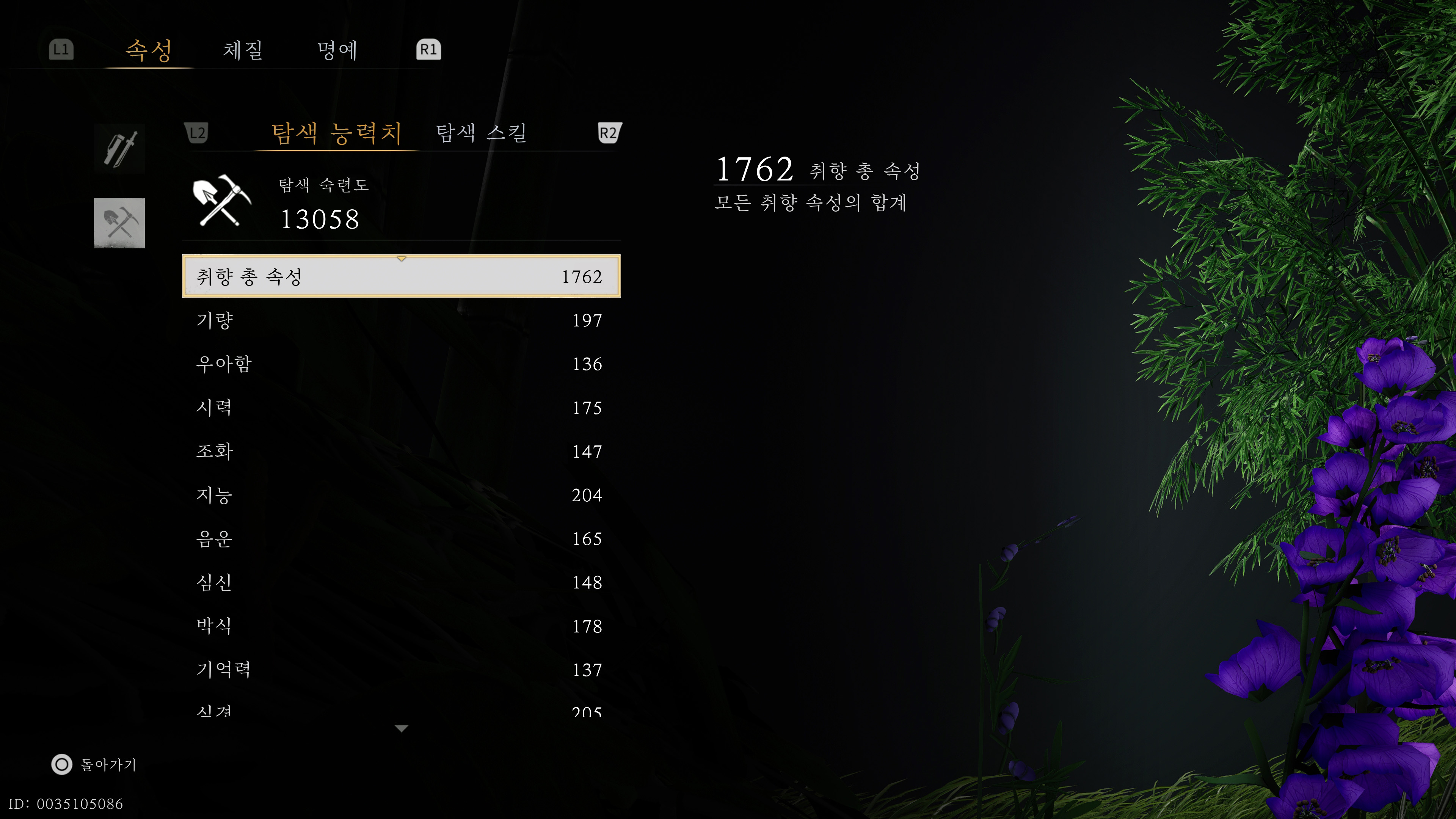
Task: Open the 명예 section
Action: point(337,50)
